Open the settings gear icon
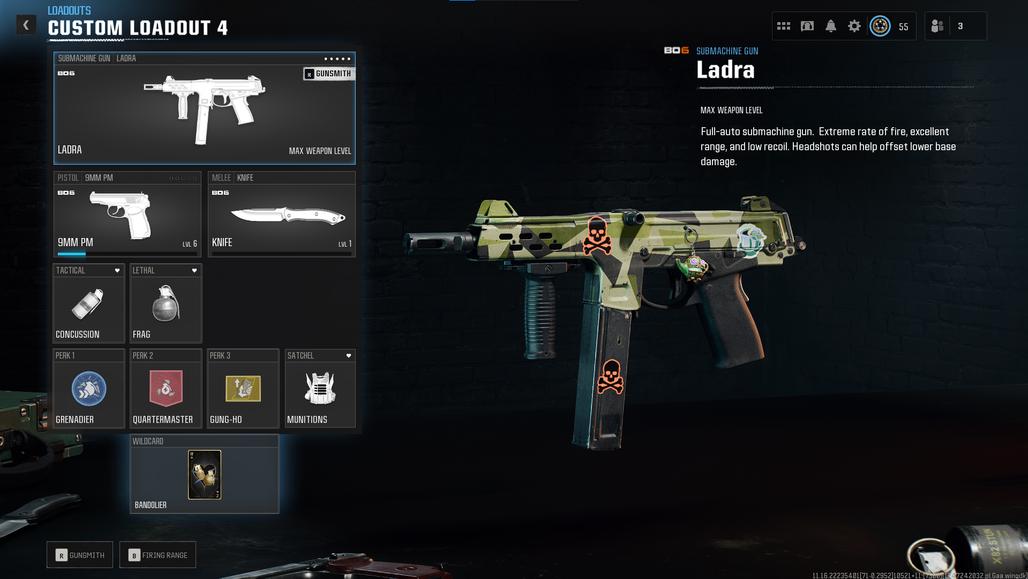Image resolution: width=1028 pixels, height=579 pixels. point(854,26)
